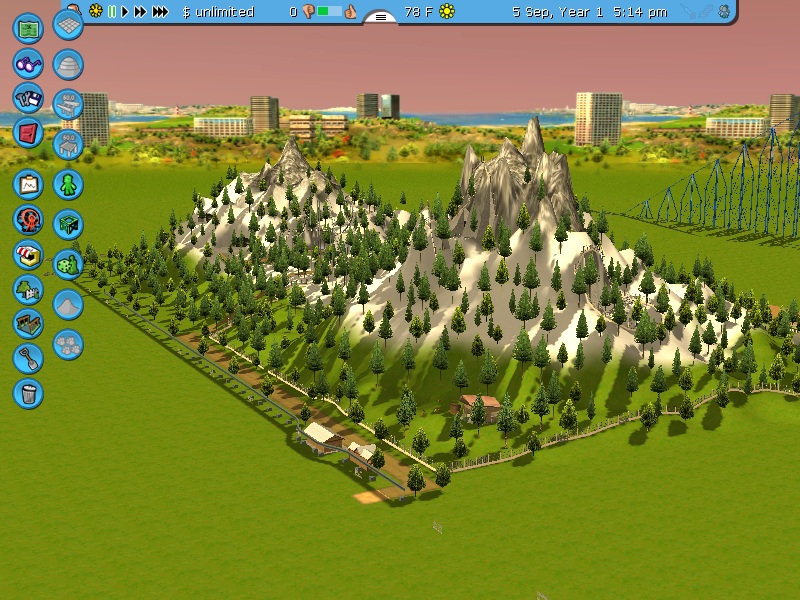Select the red scenario editor icon
The width and height of the screenshot is (800, 600).
[28, 133]
